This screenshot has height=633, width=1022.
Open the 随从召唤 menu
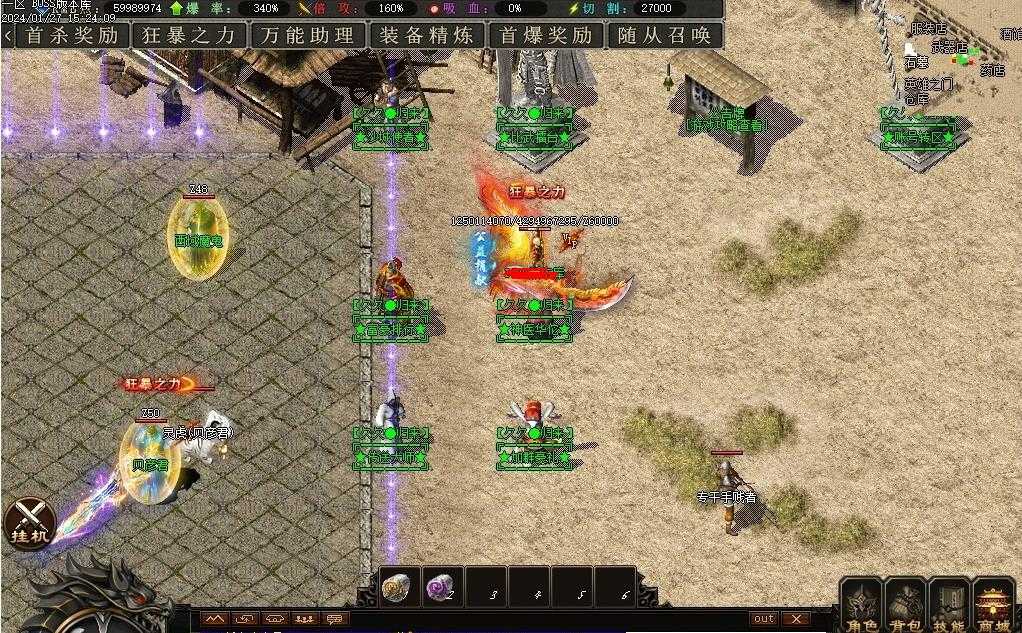pyautogui.click(x=665, y=35)
